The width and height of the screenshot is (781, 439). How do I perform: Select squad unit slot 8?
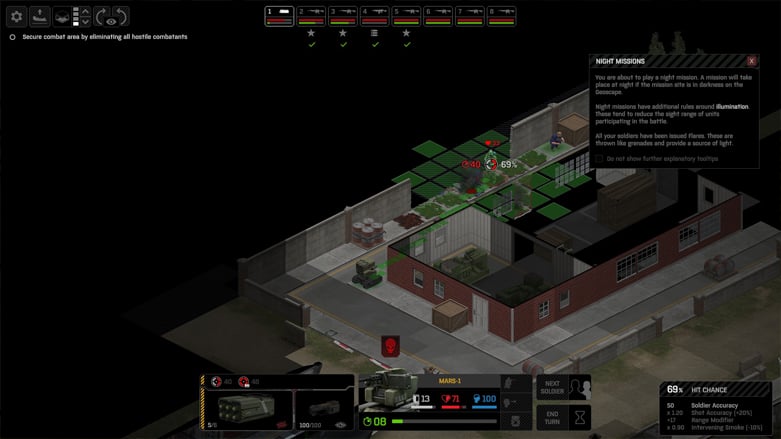click(x=502, y=15)
